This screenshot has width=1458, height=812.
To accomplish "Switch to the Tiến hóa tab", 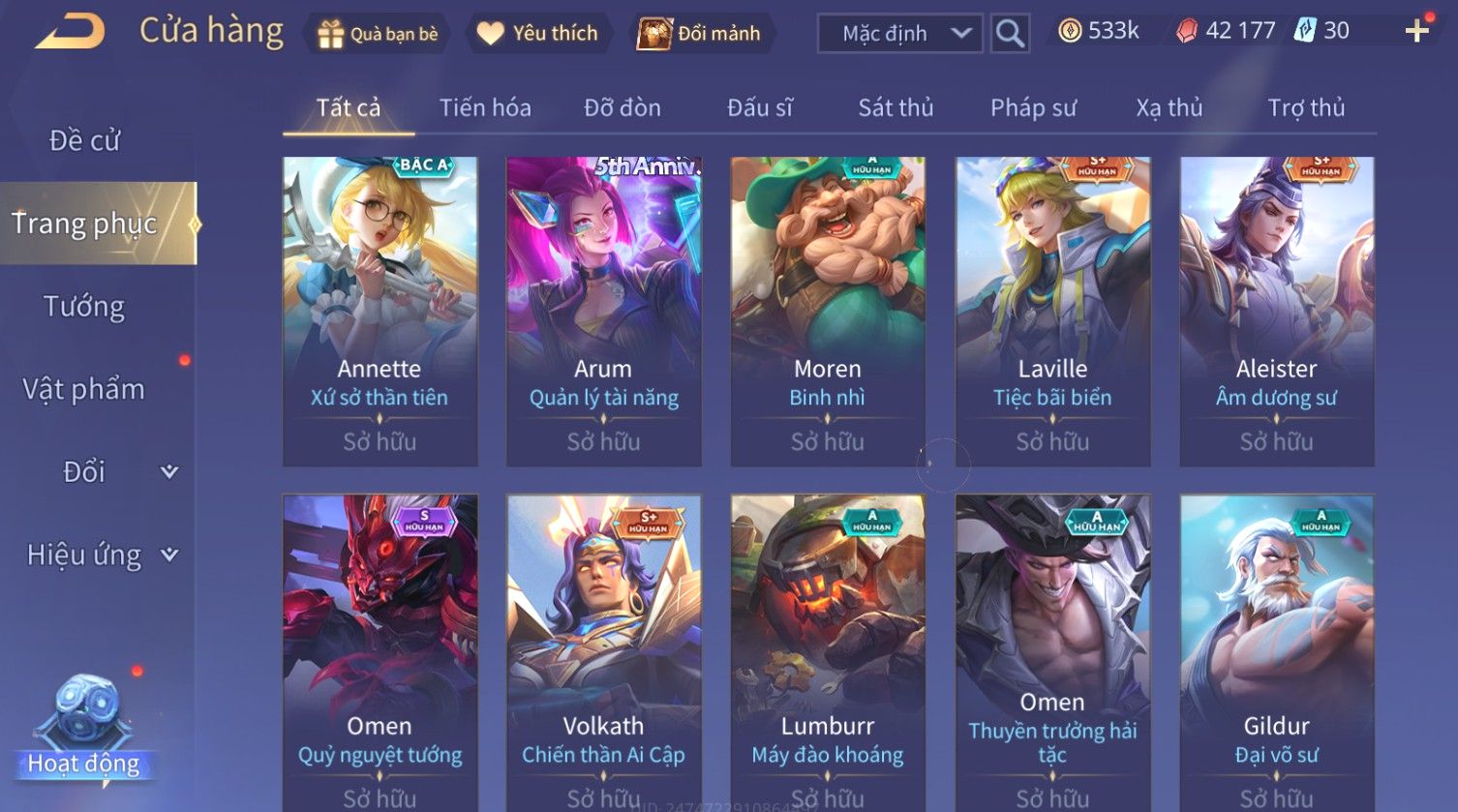I will coord(485,107).
